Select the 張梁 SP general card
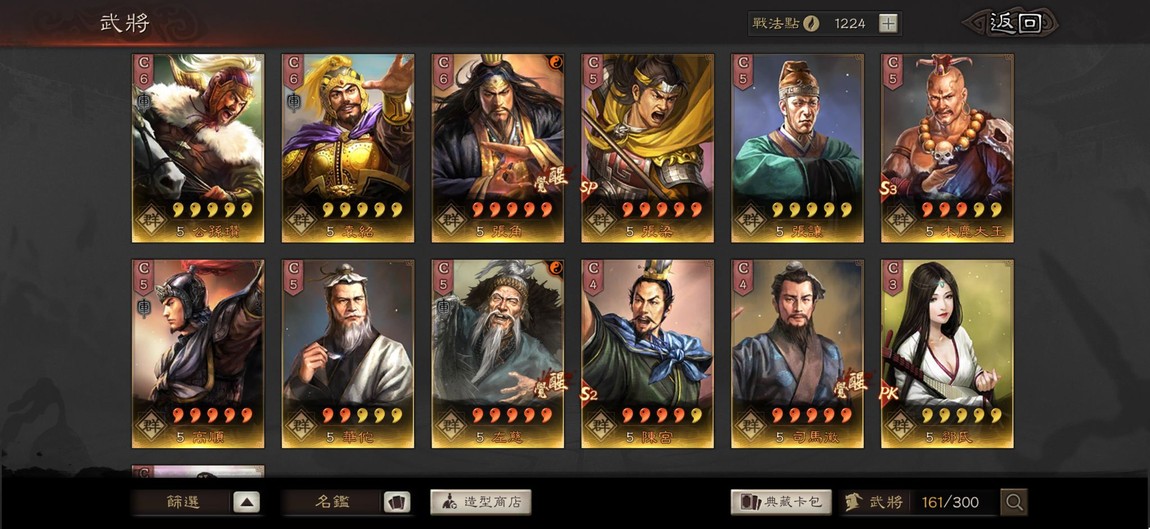The height and width of the screenshot is (529, 1150). [648, 147]
